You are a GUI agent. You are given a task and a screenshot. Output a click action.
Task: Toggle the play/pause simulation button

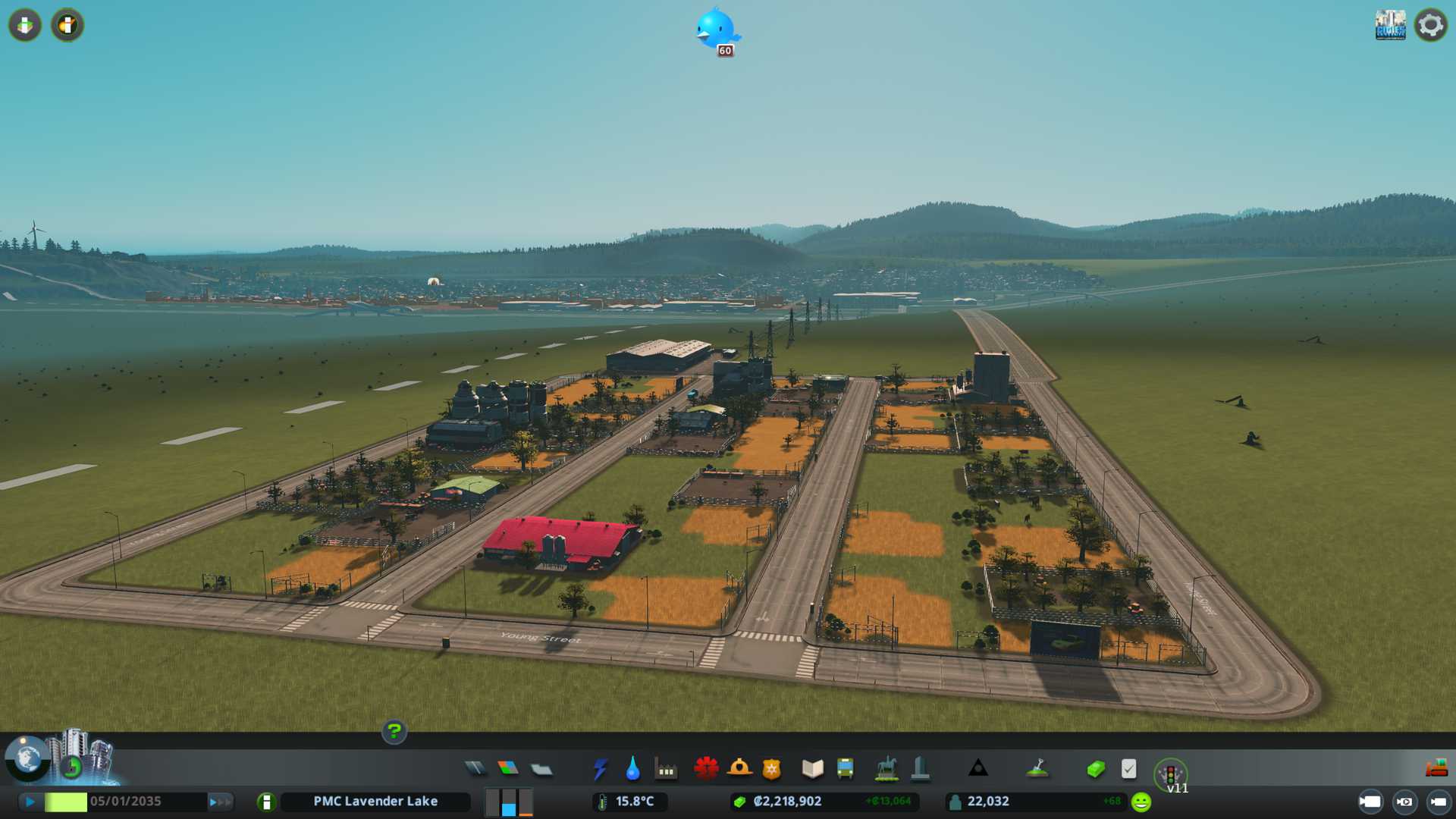coord(30,802)
